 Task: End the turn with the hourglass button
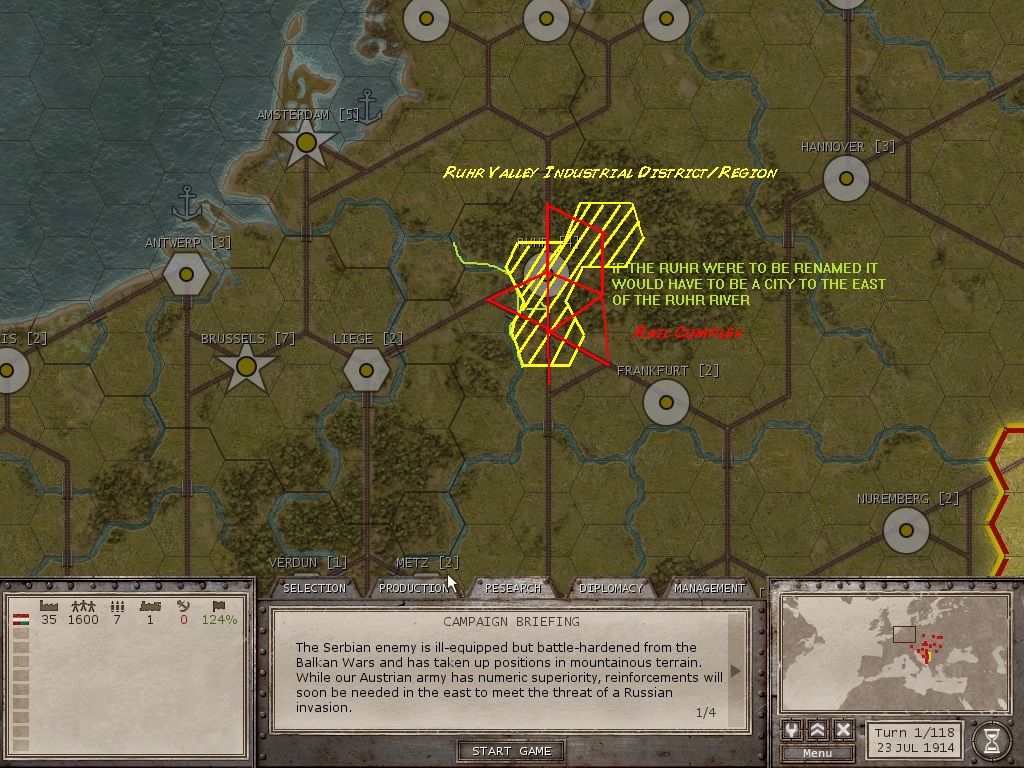point(991,739)
